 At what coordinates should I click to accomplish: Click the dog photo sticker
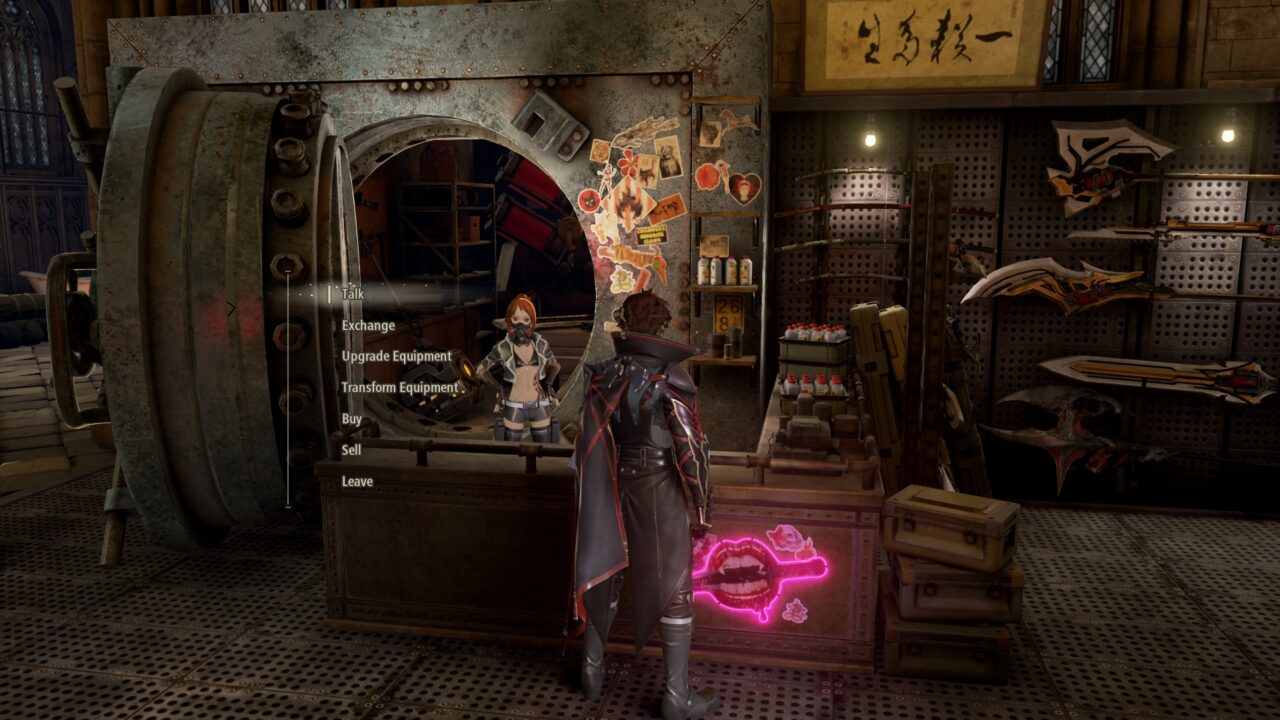pos(667,158)
